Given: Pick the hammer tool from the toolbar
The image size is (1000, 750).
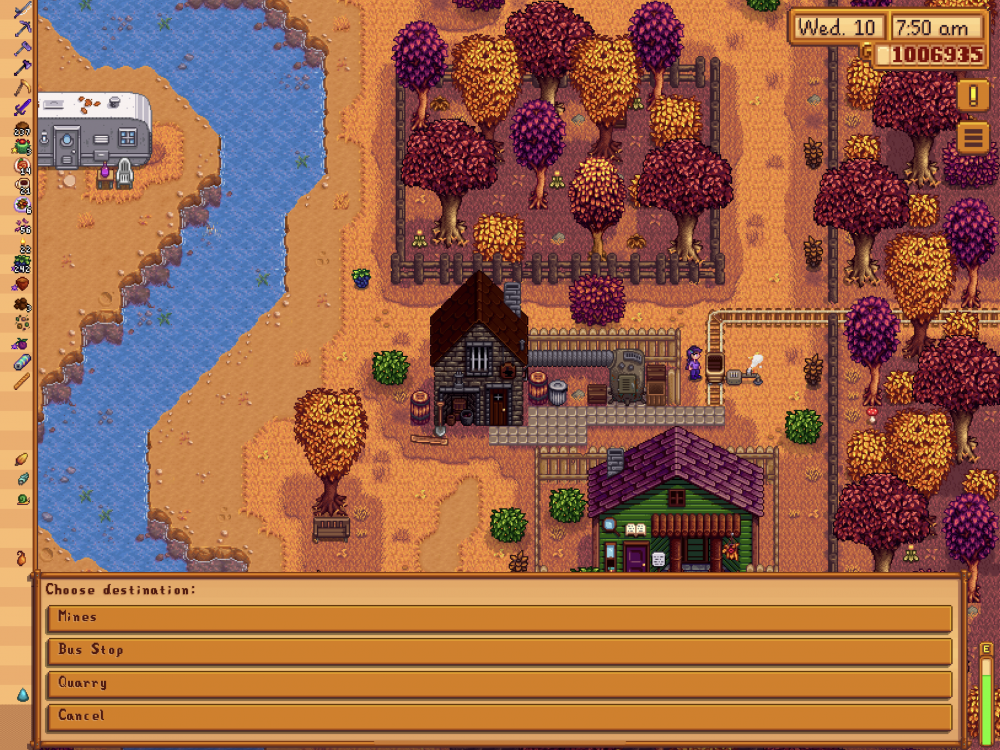Looking at the screenshot, I should [22, 48].
